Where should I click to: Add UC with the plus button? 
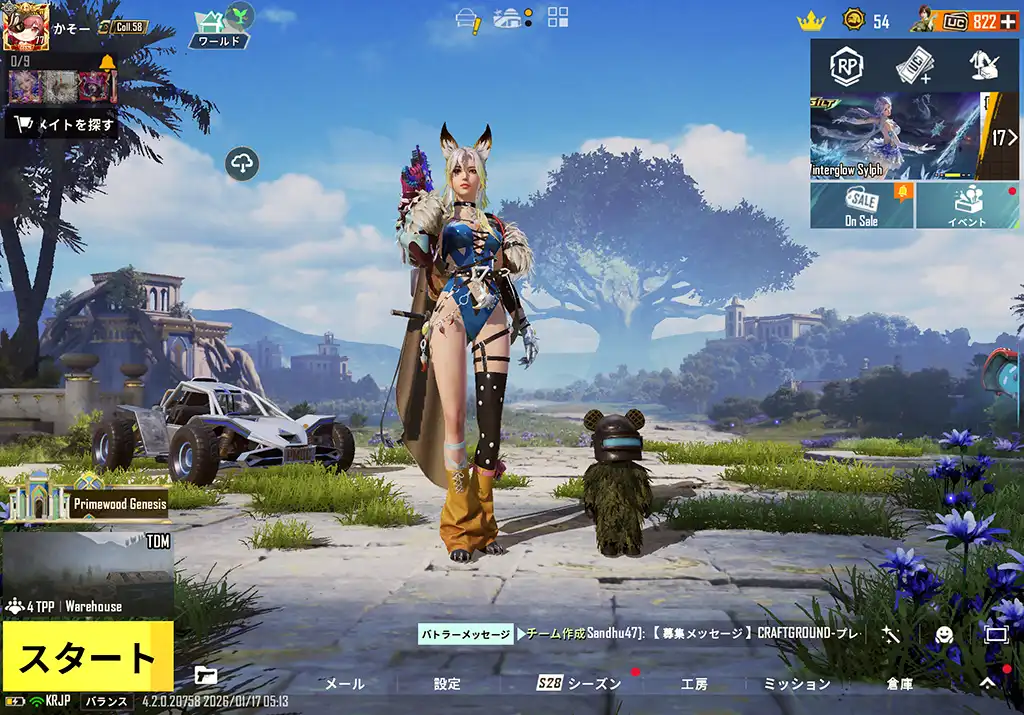coord(1010,22)
